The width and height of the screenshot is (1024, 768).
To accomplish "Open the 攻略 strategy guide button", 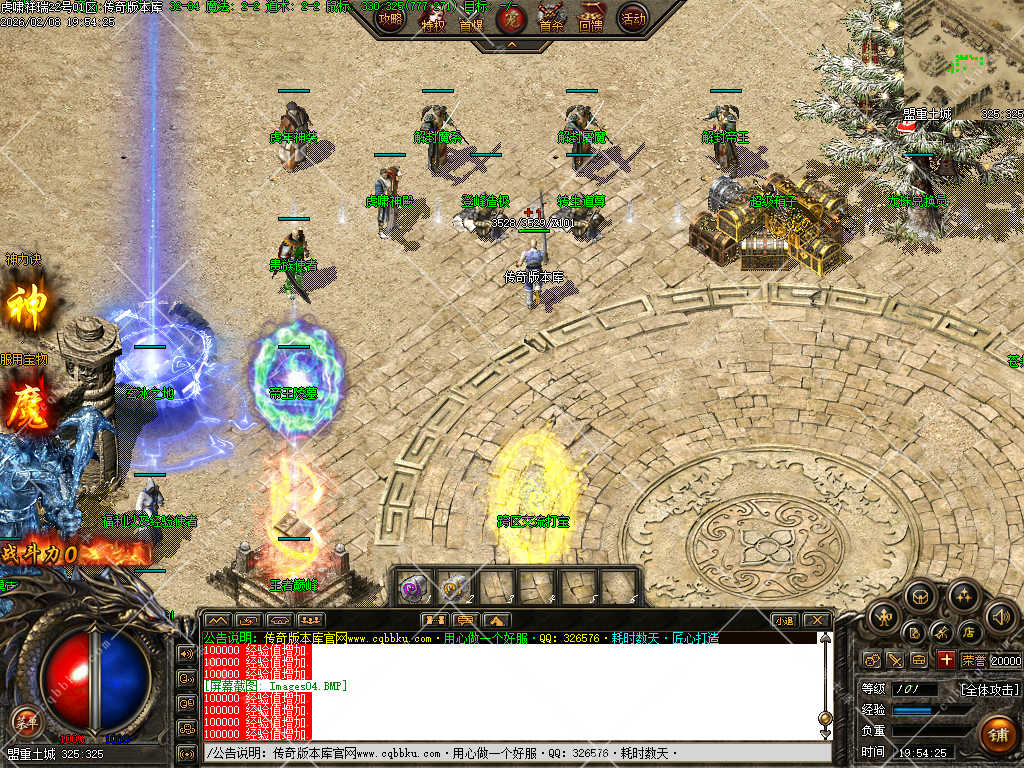I will [390, 18].
